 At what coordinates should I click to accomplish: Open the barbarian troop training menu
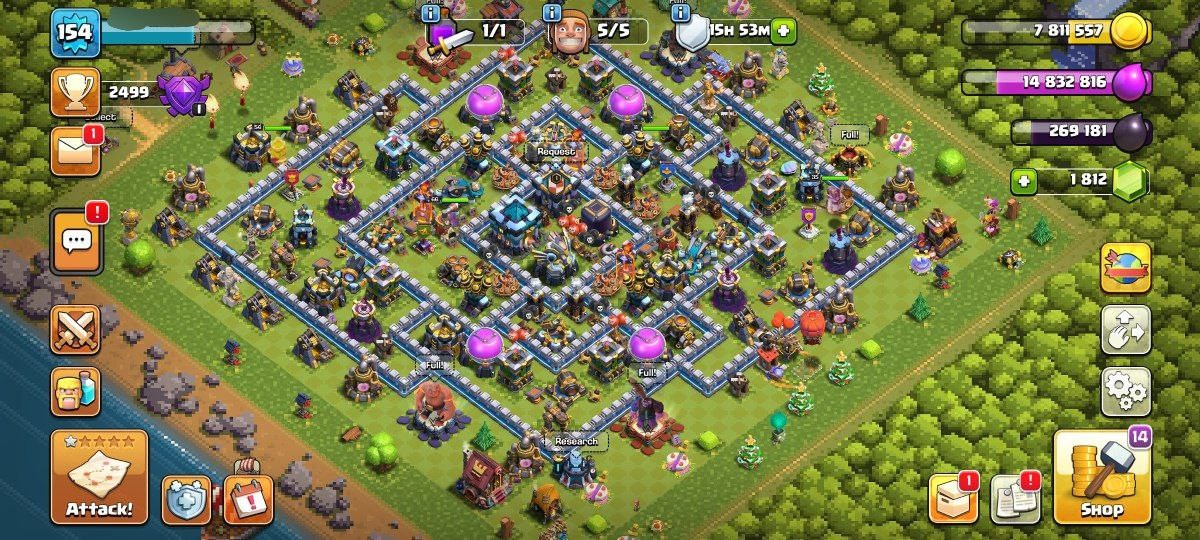click(x=75, y=390)
